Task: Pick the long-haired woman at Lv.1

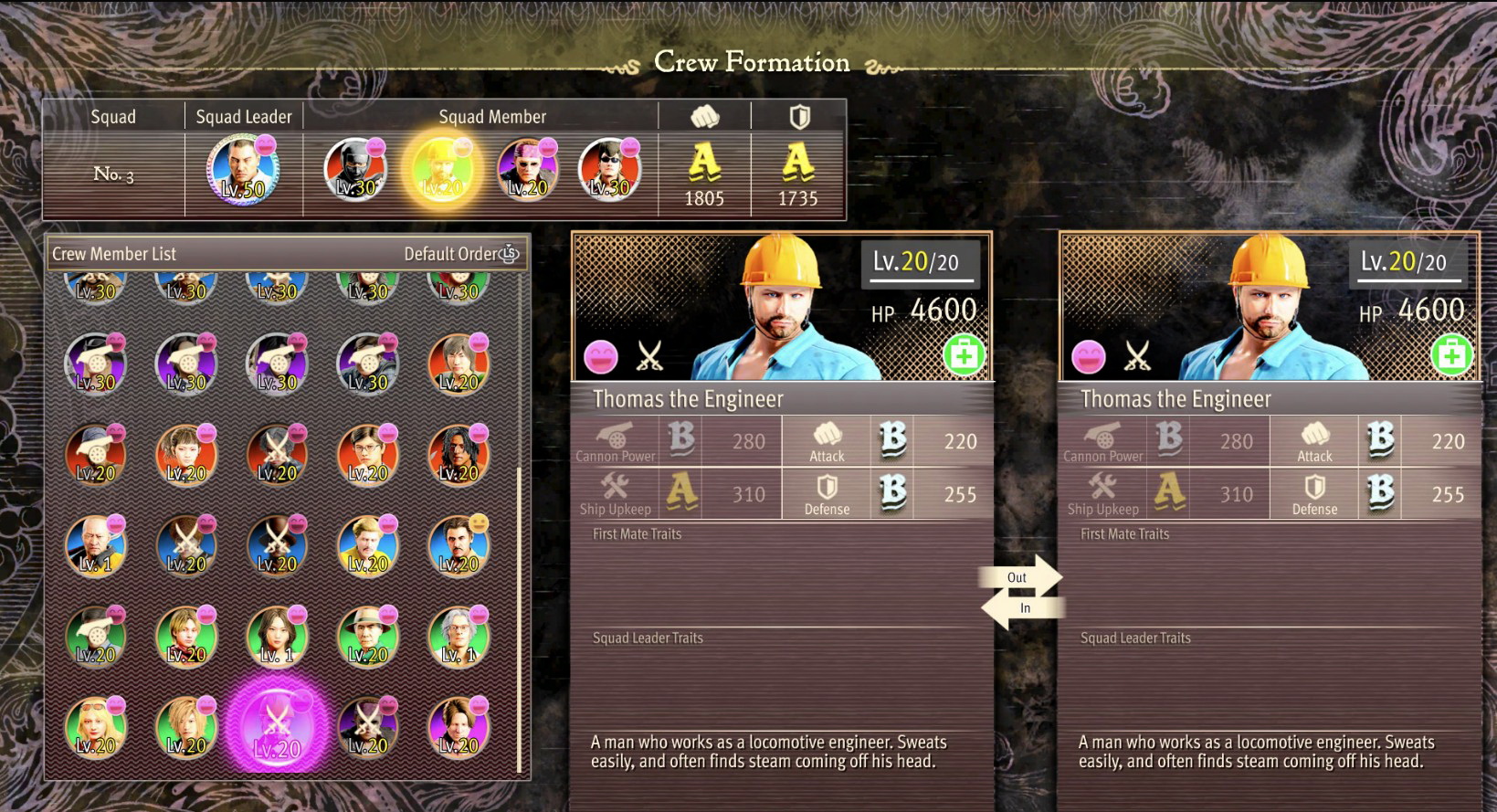Action: 277,637
